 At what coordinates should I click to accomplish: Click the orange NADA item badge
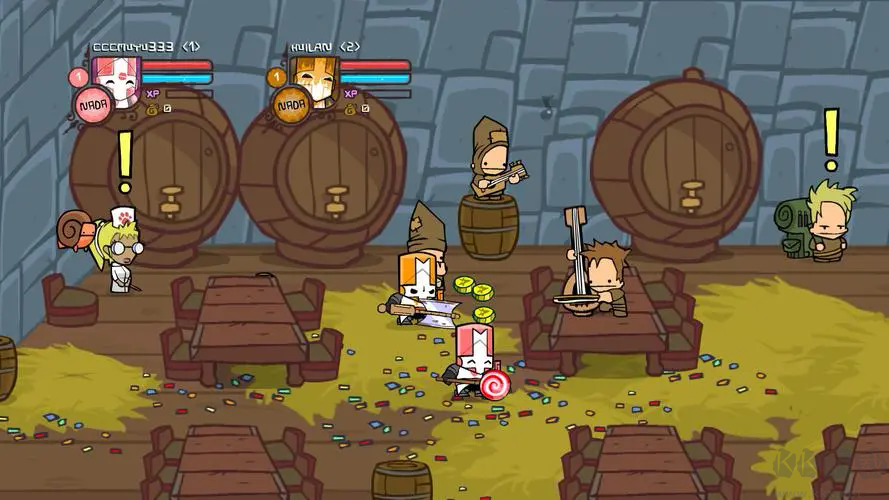coord(291,104)
